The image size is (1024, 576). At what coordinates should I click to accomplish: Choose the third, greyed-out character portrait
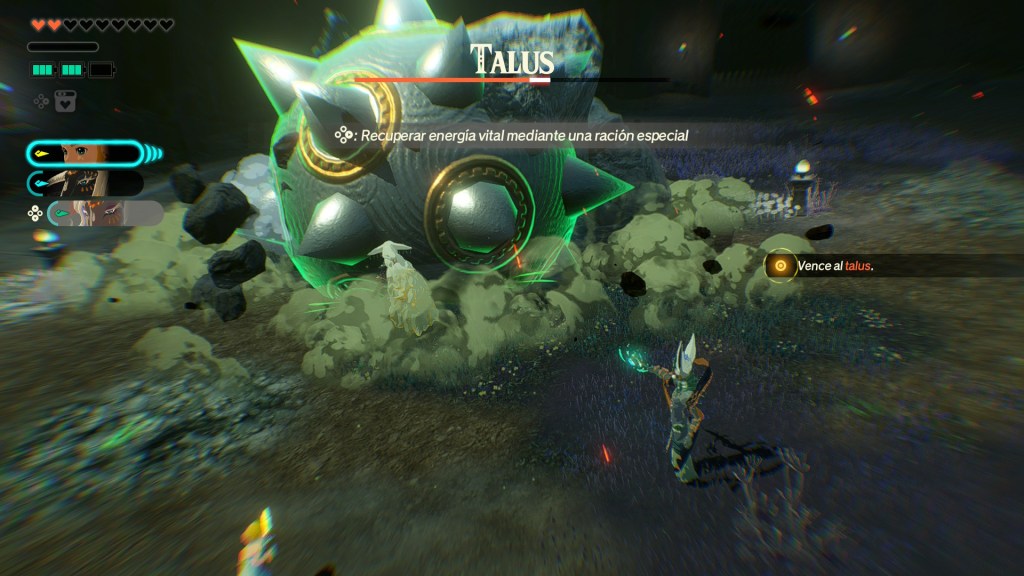tap(103, 213)
